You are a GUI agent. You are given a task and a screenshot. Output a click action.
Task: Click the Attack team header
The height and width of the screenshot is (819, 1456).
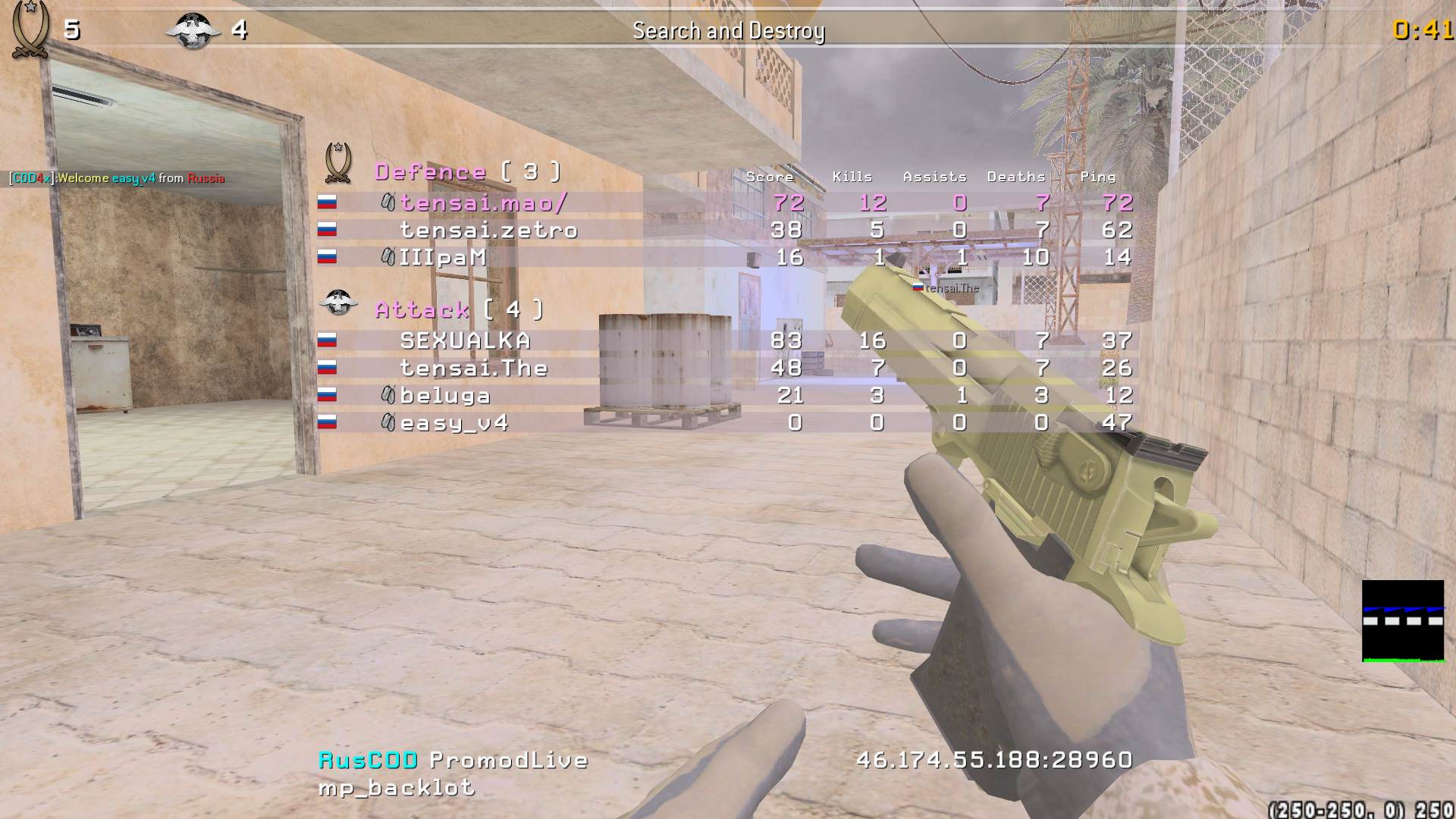pos(459,309)
